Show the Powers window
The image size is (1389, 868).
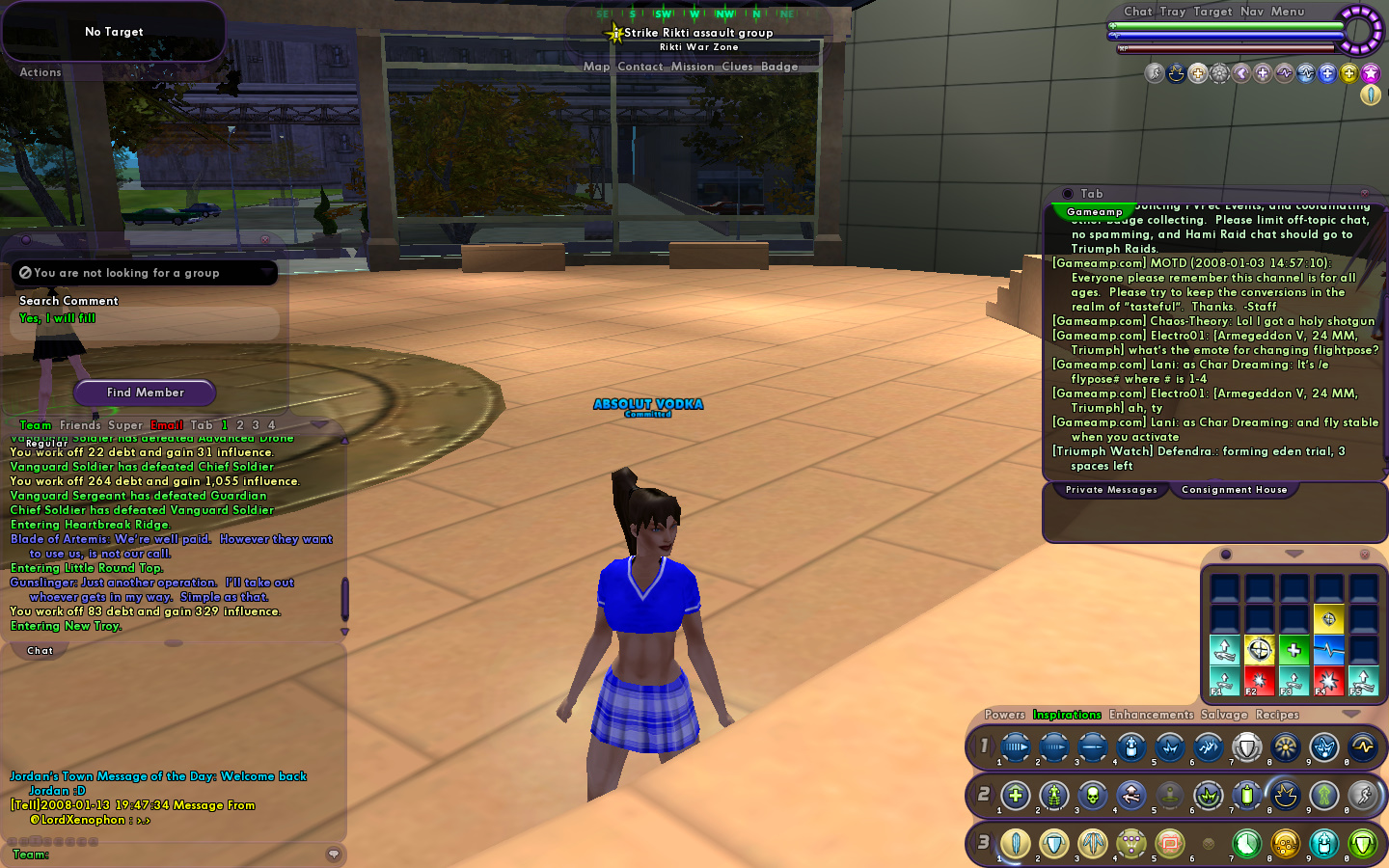click(x=1004, y=715)
